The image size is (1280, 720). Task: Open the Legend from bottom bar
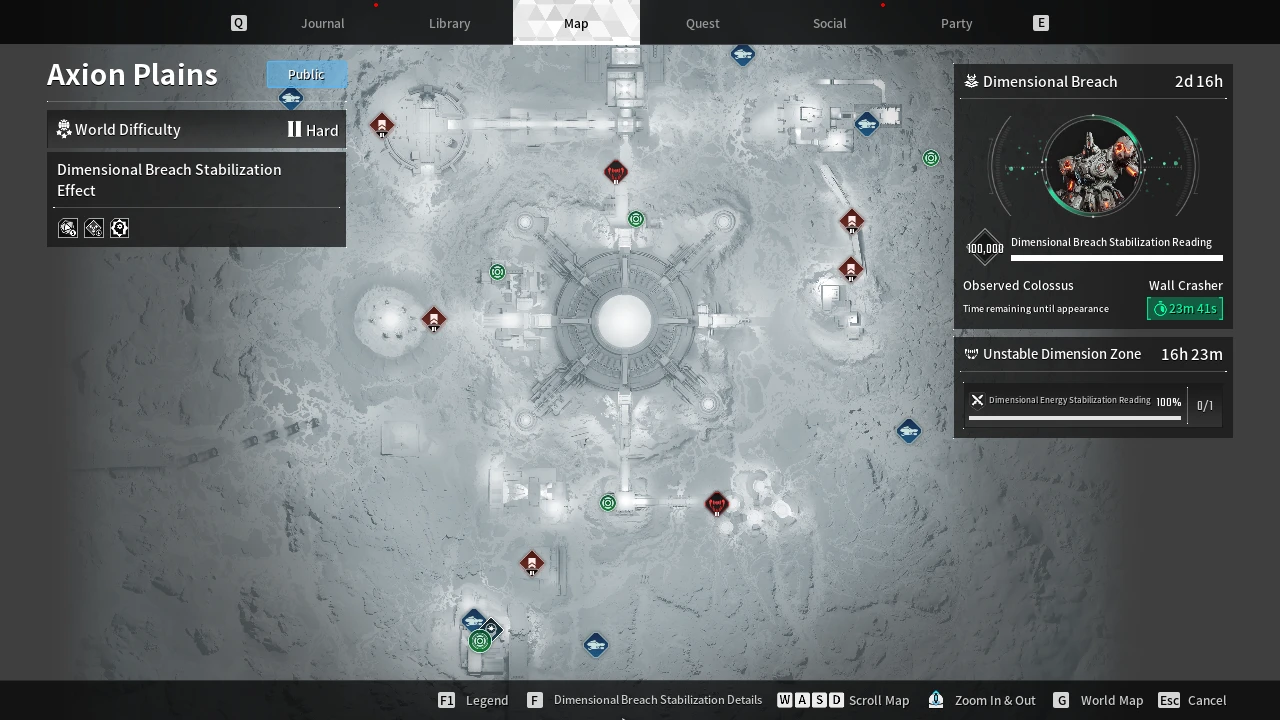(x=474, y=700)
